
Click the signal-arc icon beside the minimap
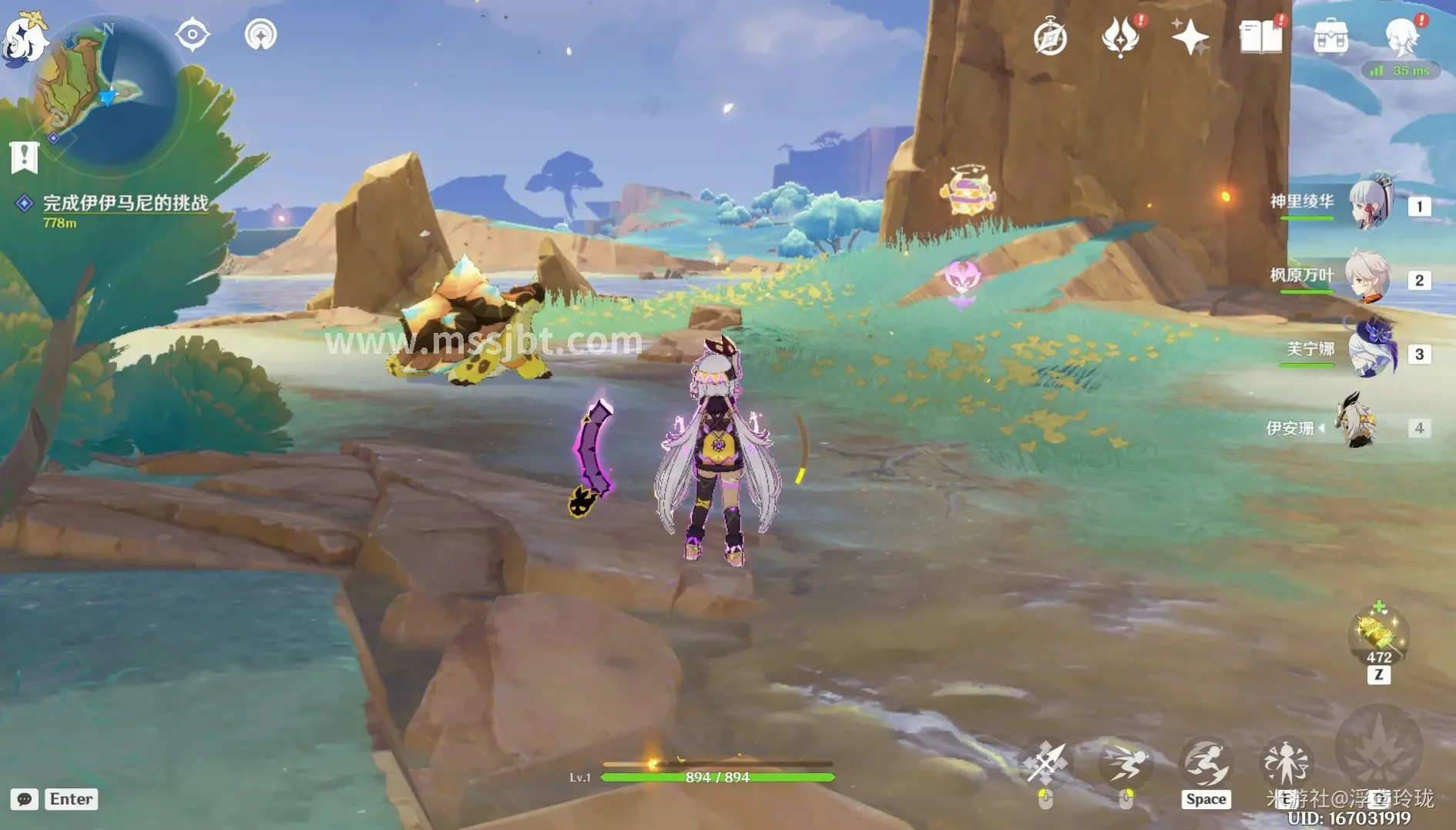click(260, 35)
